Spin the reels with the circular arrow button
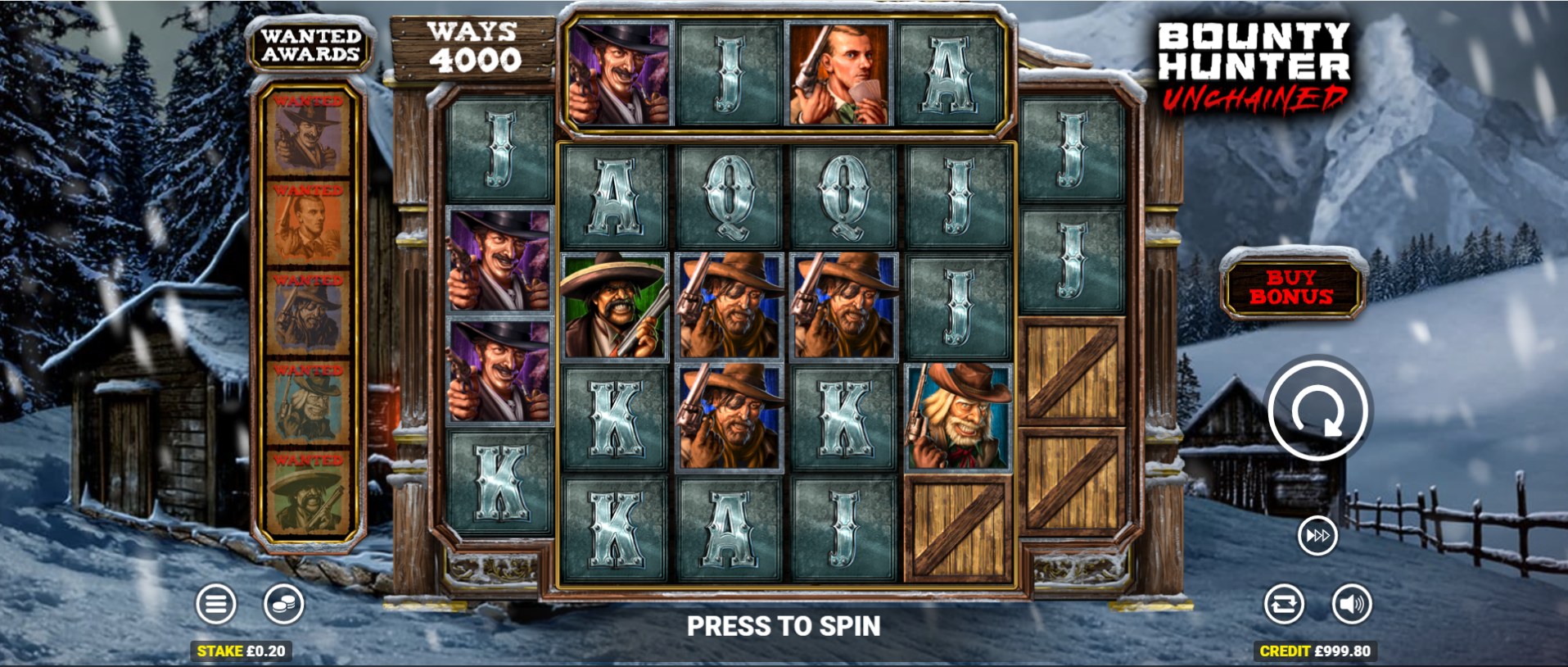Image resolution: width=1568 pixels, height=667 pixels. coord(1317,410)
